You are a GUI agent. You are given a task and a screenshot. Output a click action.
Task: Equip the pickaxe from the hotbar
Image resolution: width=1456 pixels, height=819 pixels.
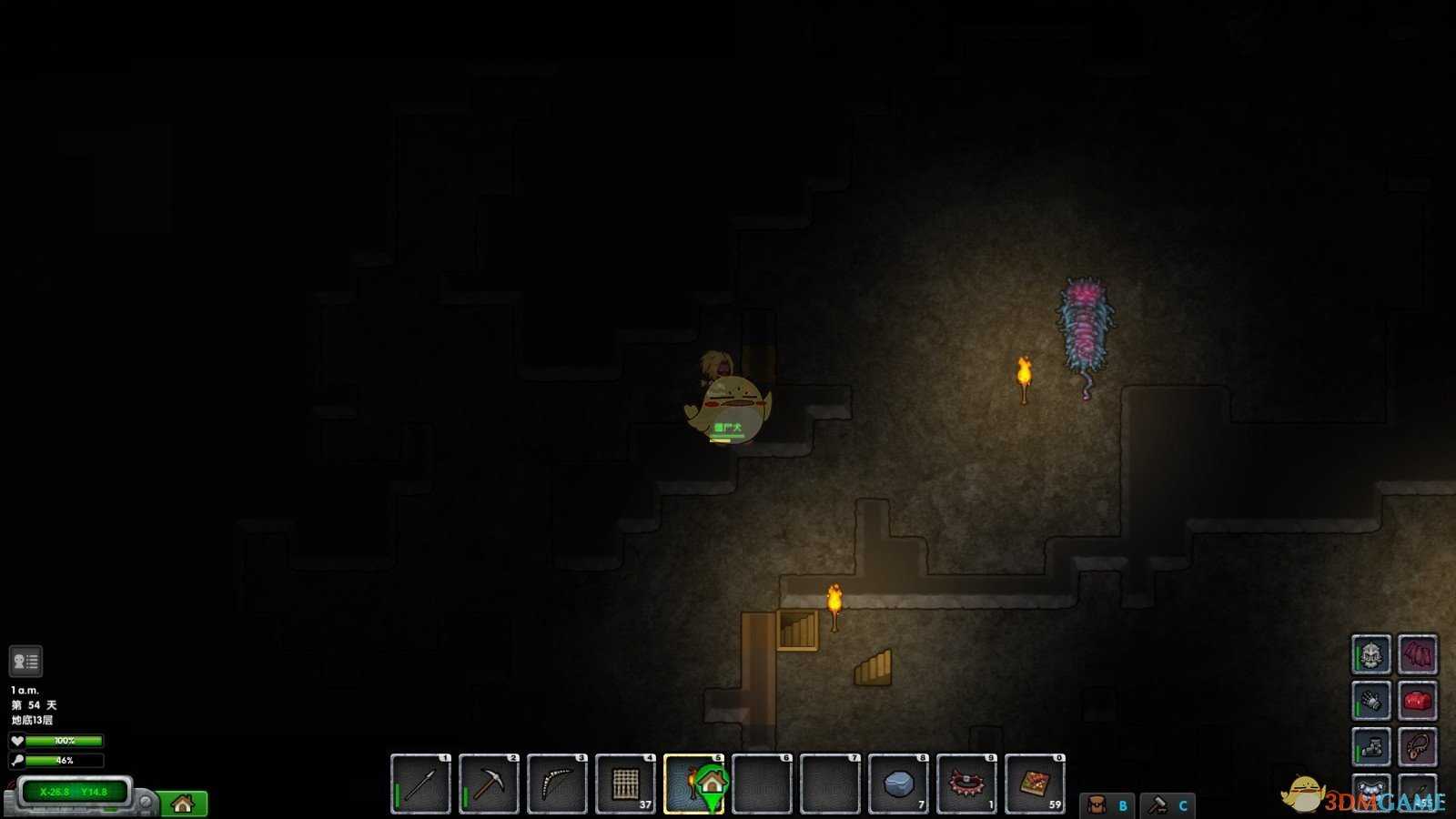(489, 784)
